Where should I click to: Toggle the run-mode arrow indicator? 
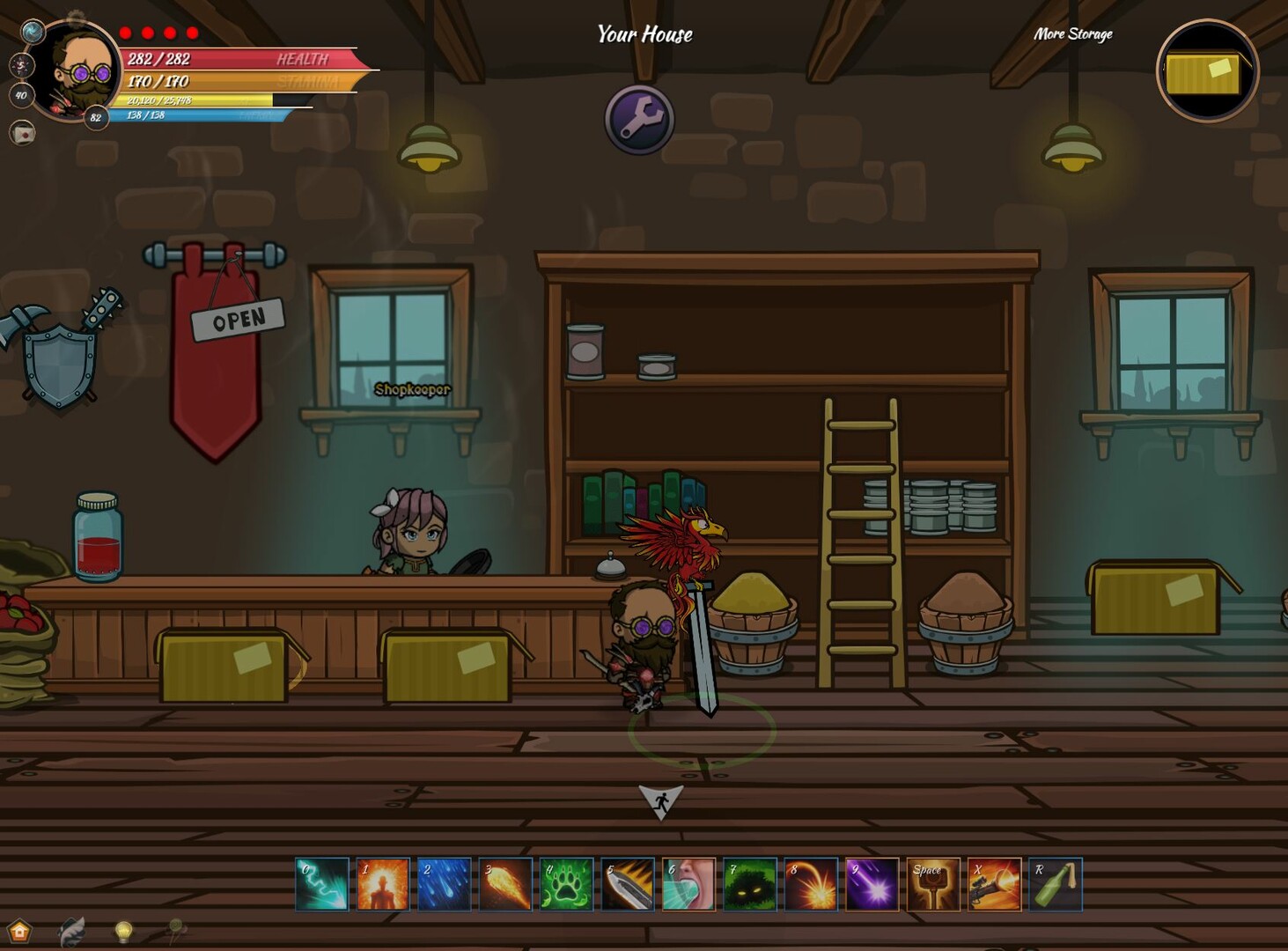click(x=660, y=800)
